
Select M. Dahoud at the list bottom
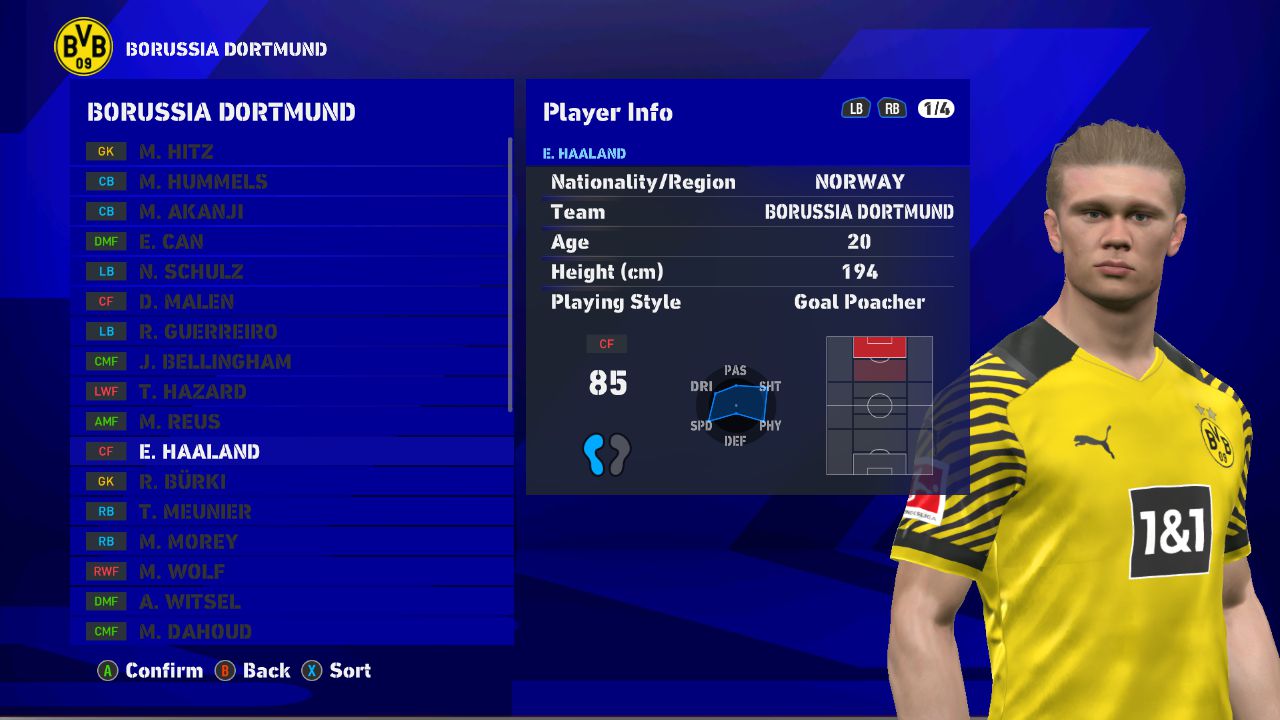tap(290, 632)
